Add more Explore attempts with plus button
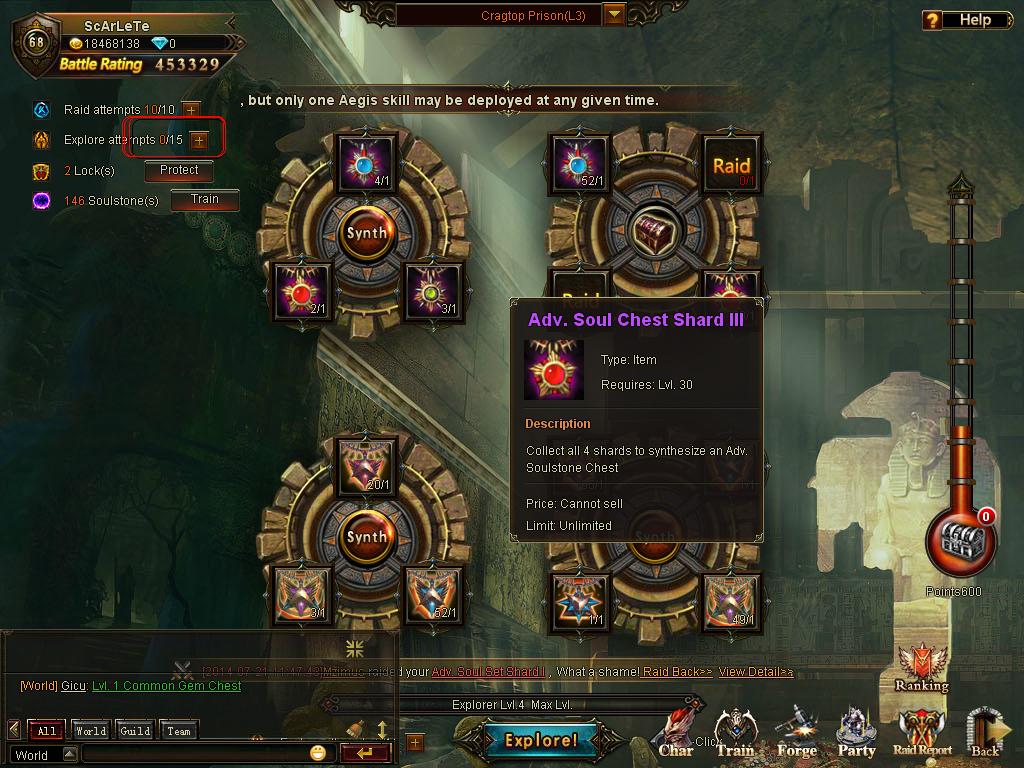1024x768 pixels. click(x=198, y=140)
